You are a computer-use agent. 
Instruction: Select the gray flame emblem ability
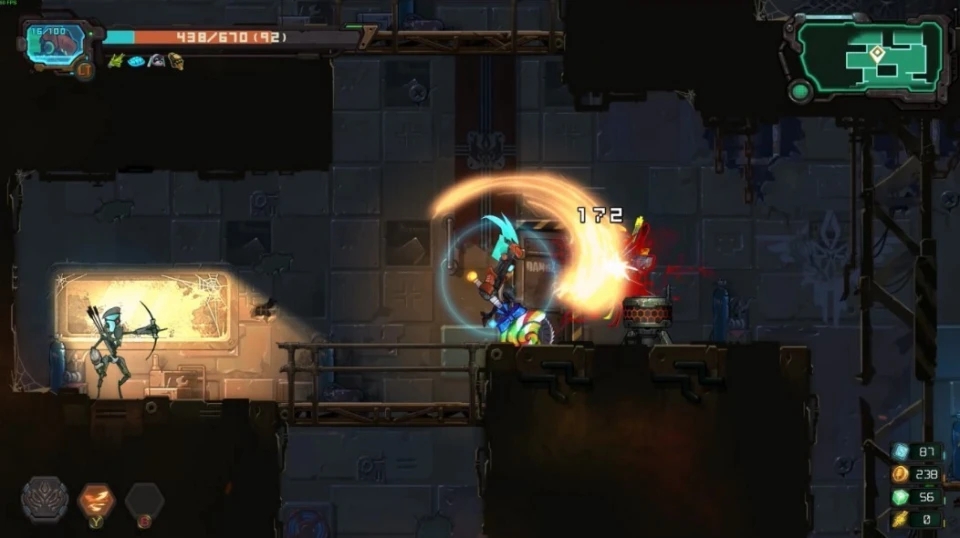[x=45, y=499]
